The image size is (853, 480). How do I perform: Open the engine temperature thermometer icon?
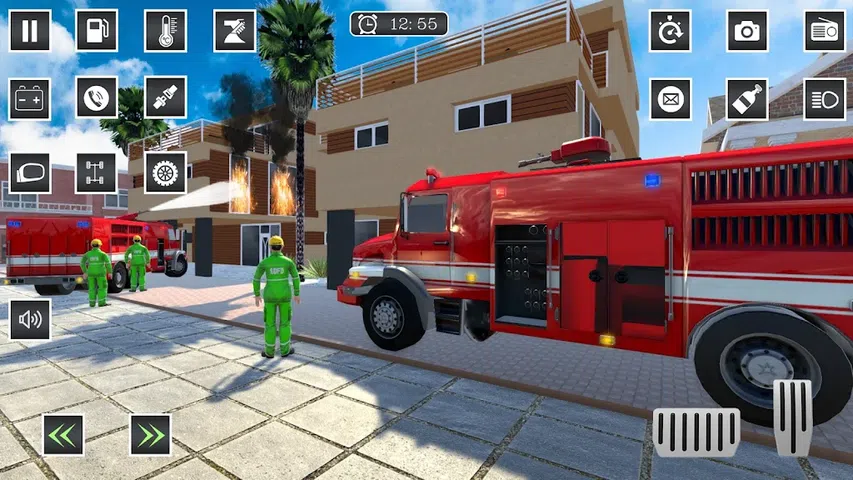tap(165, 30)
